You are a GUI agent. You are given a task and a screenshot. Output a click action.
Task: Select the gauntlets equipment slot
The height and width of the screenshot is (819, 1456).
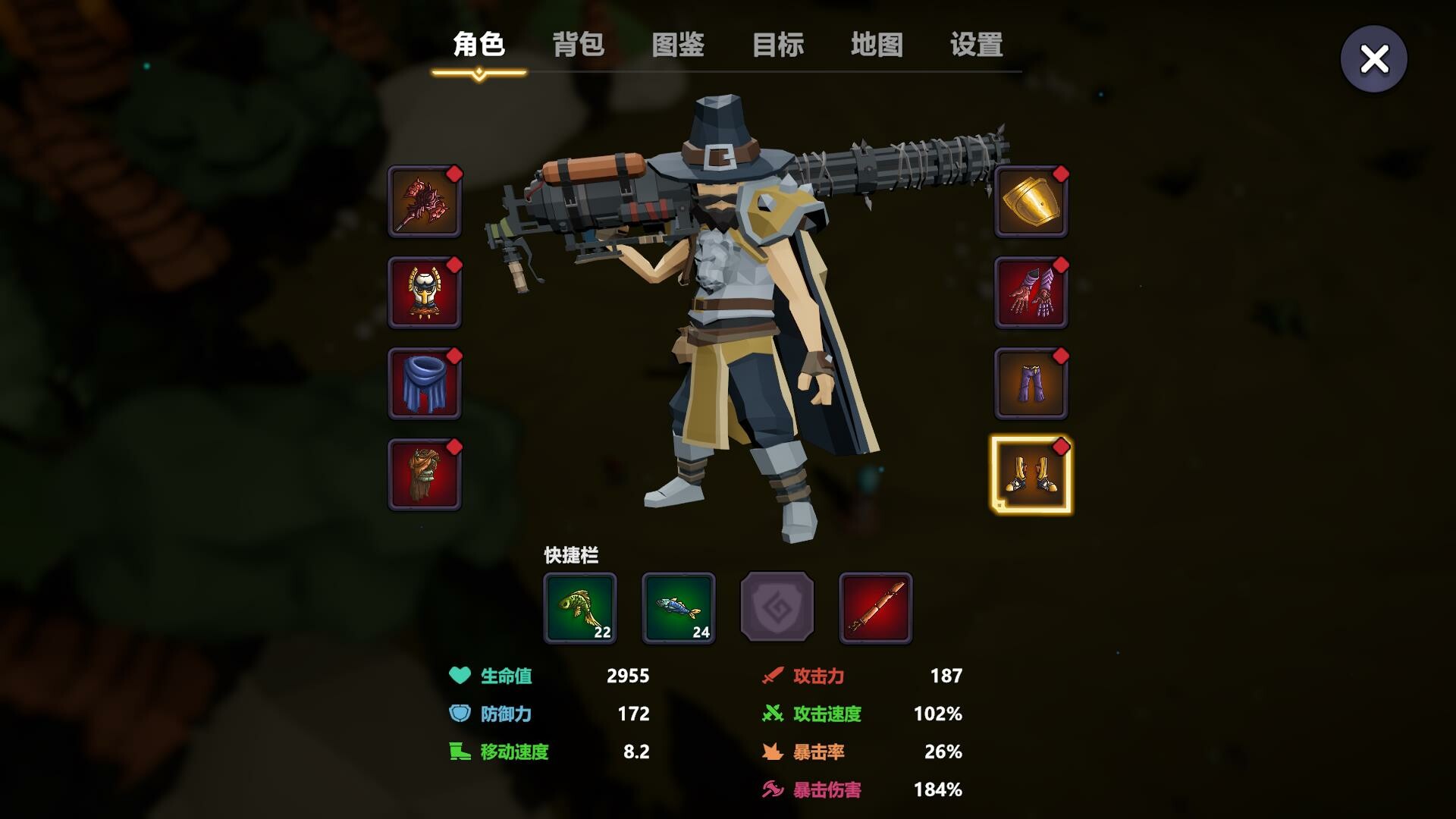pyautogui.click(x=1031, y=293)
